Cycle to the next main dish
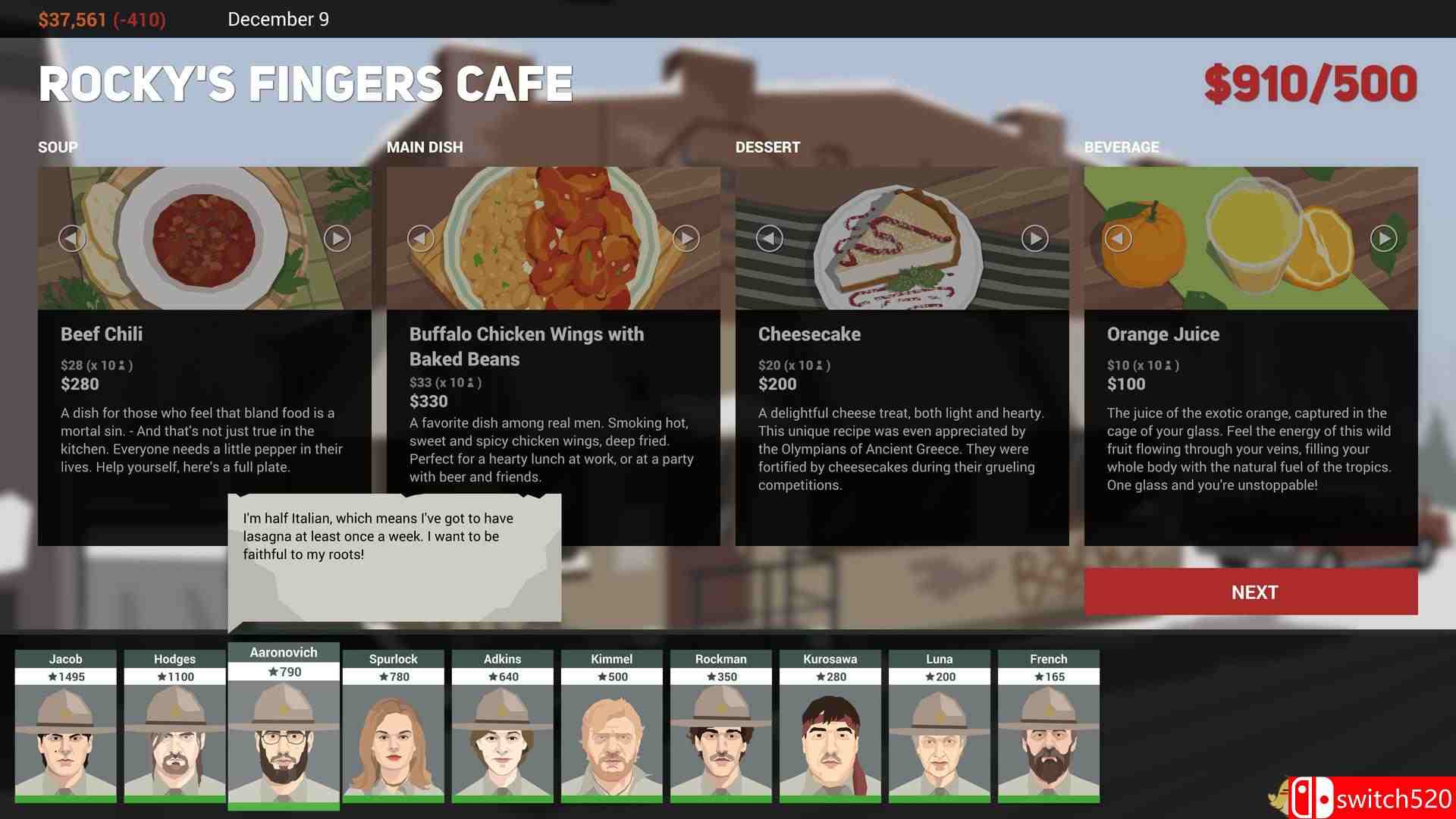This screenshot has width=1456, height=819. 686,239
